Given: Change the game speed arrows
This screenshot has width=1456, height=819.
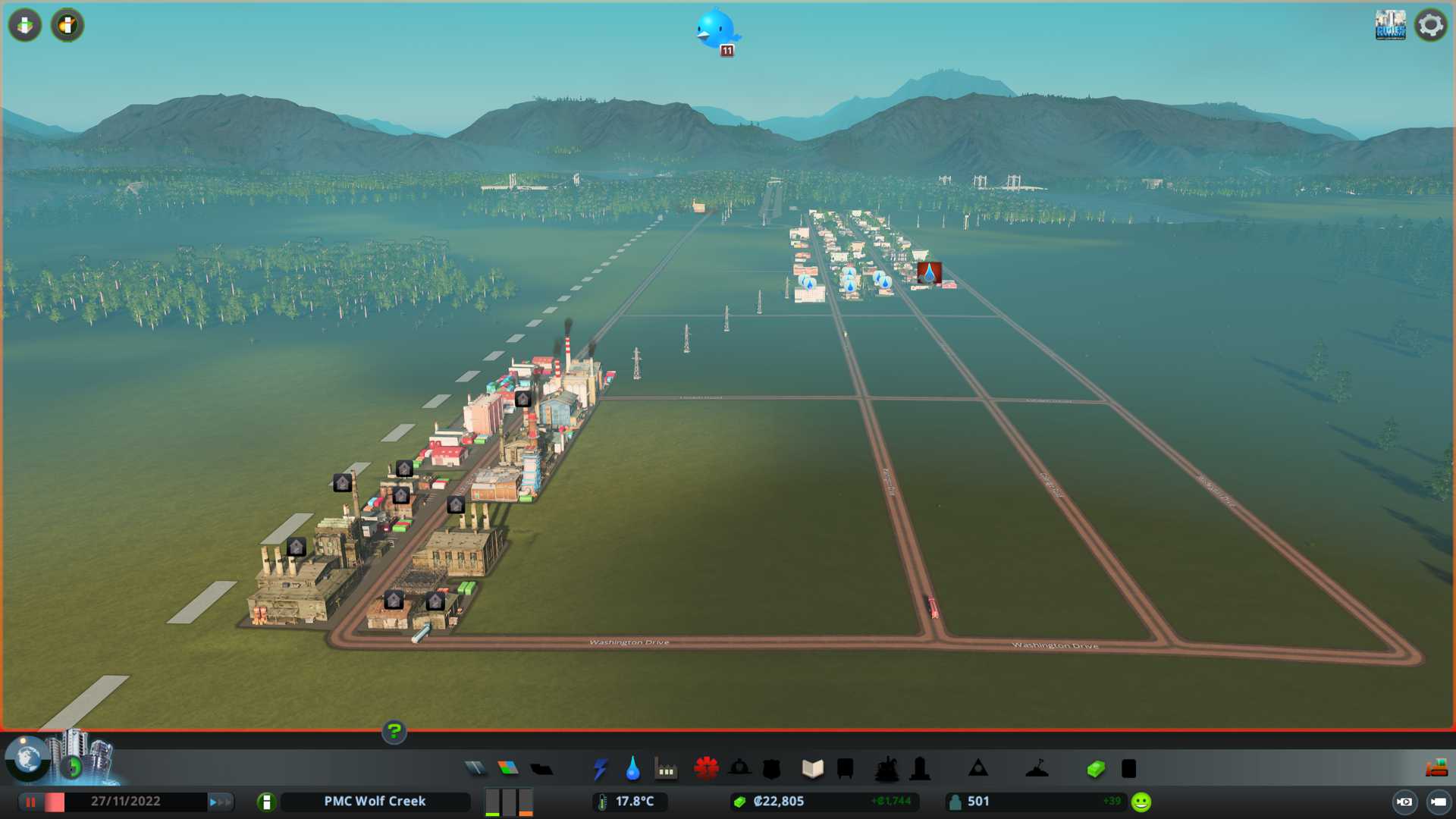Looking at the screenshot, I should [x=220, y=802].
